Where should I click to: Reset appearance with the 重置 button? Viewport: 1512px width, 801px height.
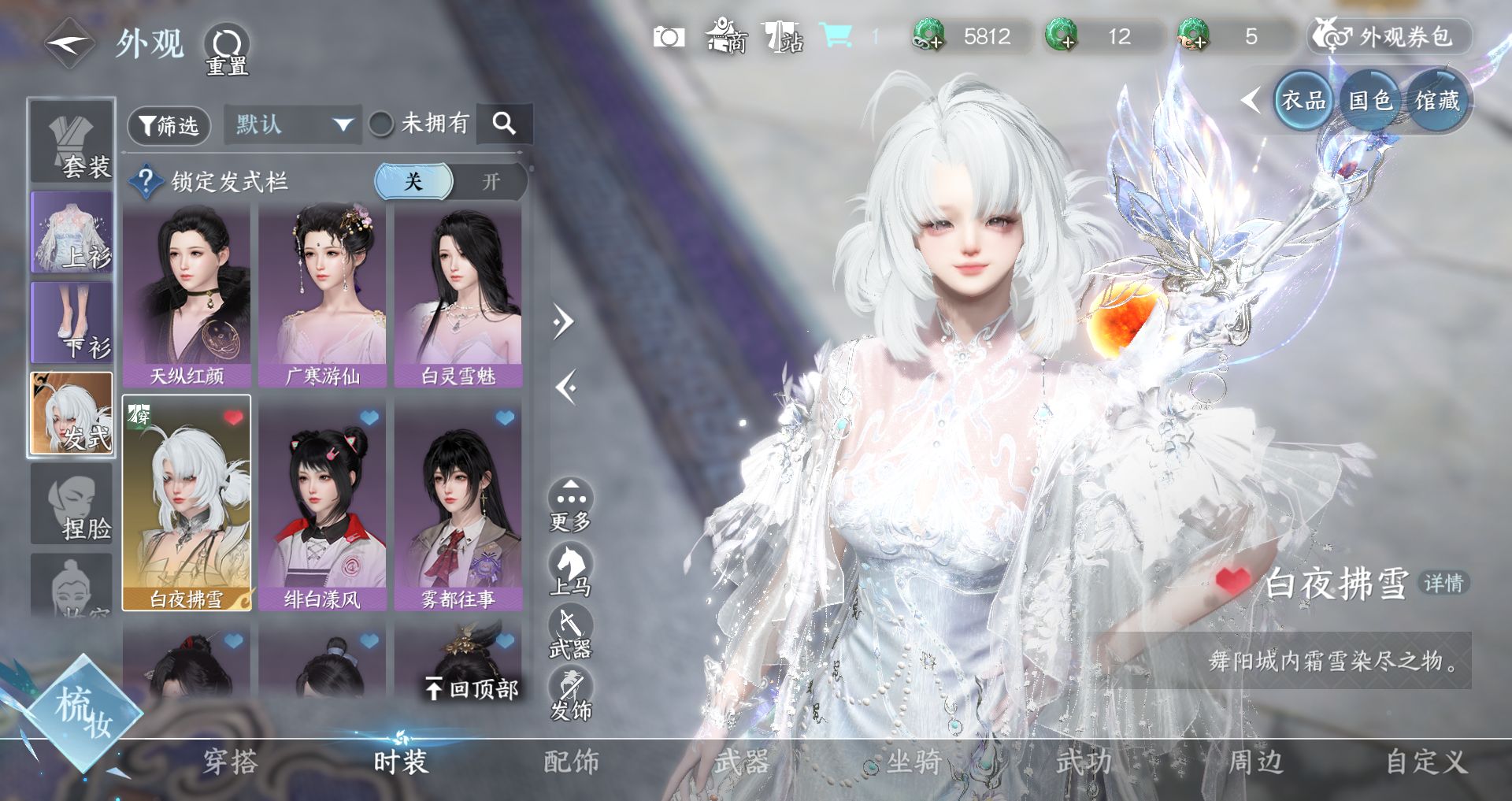pos(227,49)
